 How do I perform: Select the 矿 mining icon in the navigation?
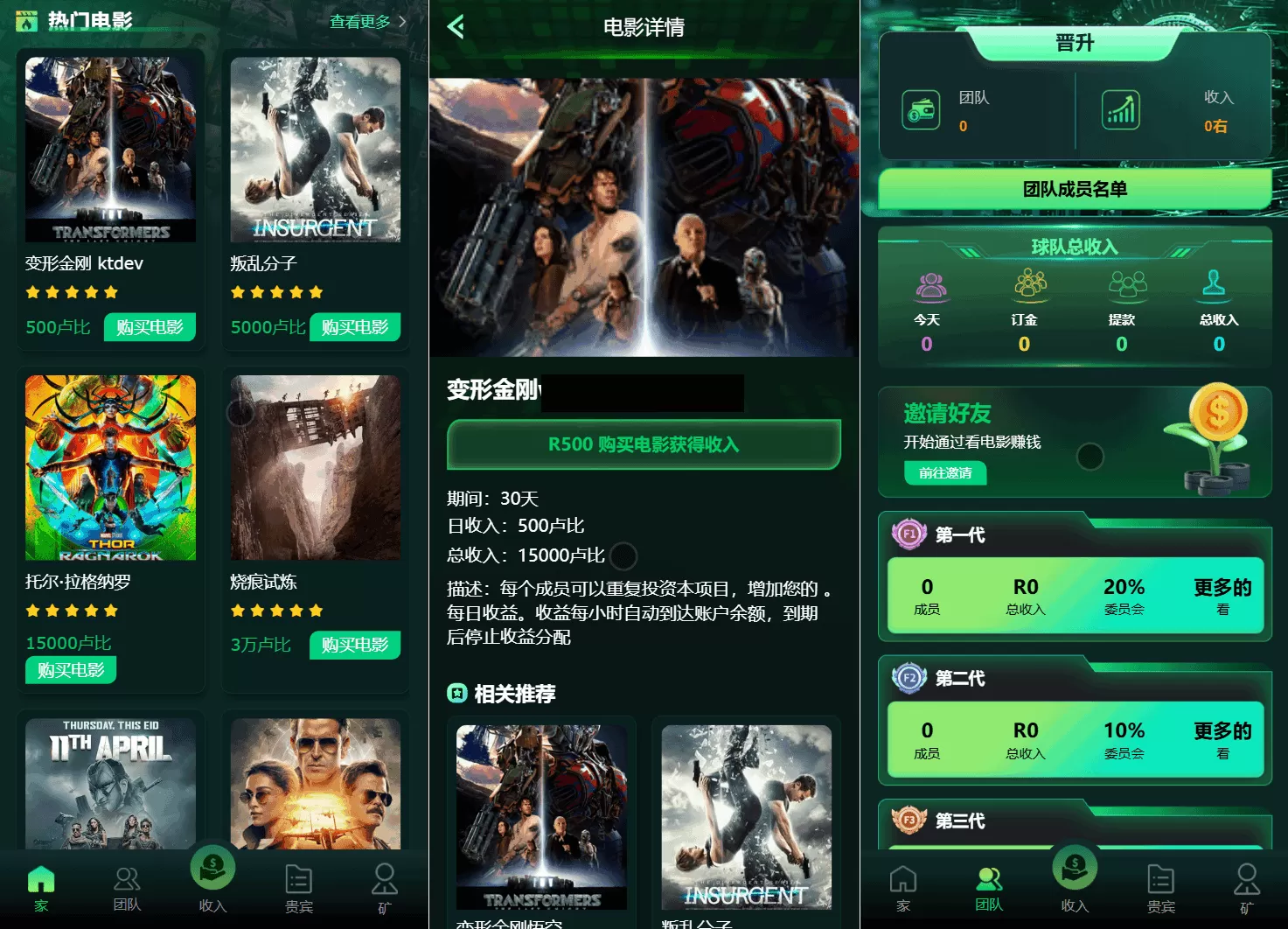(x=384, y=879)
